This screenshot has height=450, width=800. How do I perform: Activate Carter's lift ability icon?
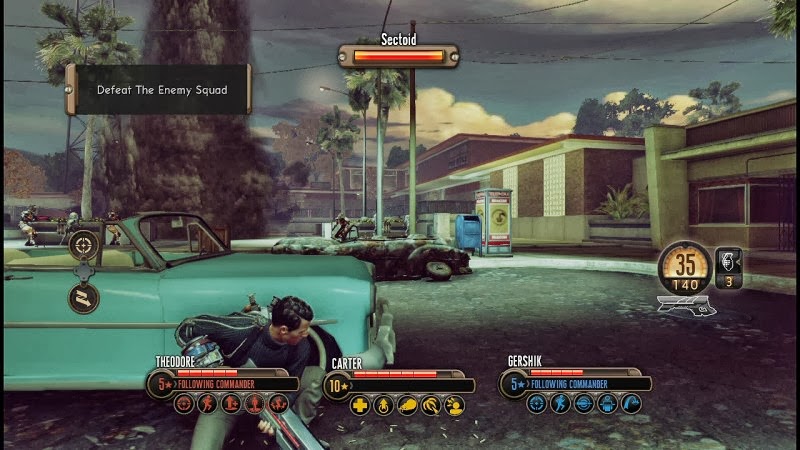point(384,405)
